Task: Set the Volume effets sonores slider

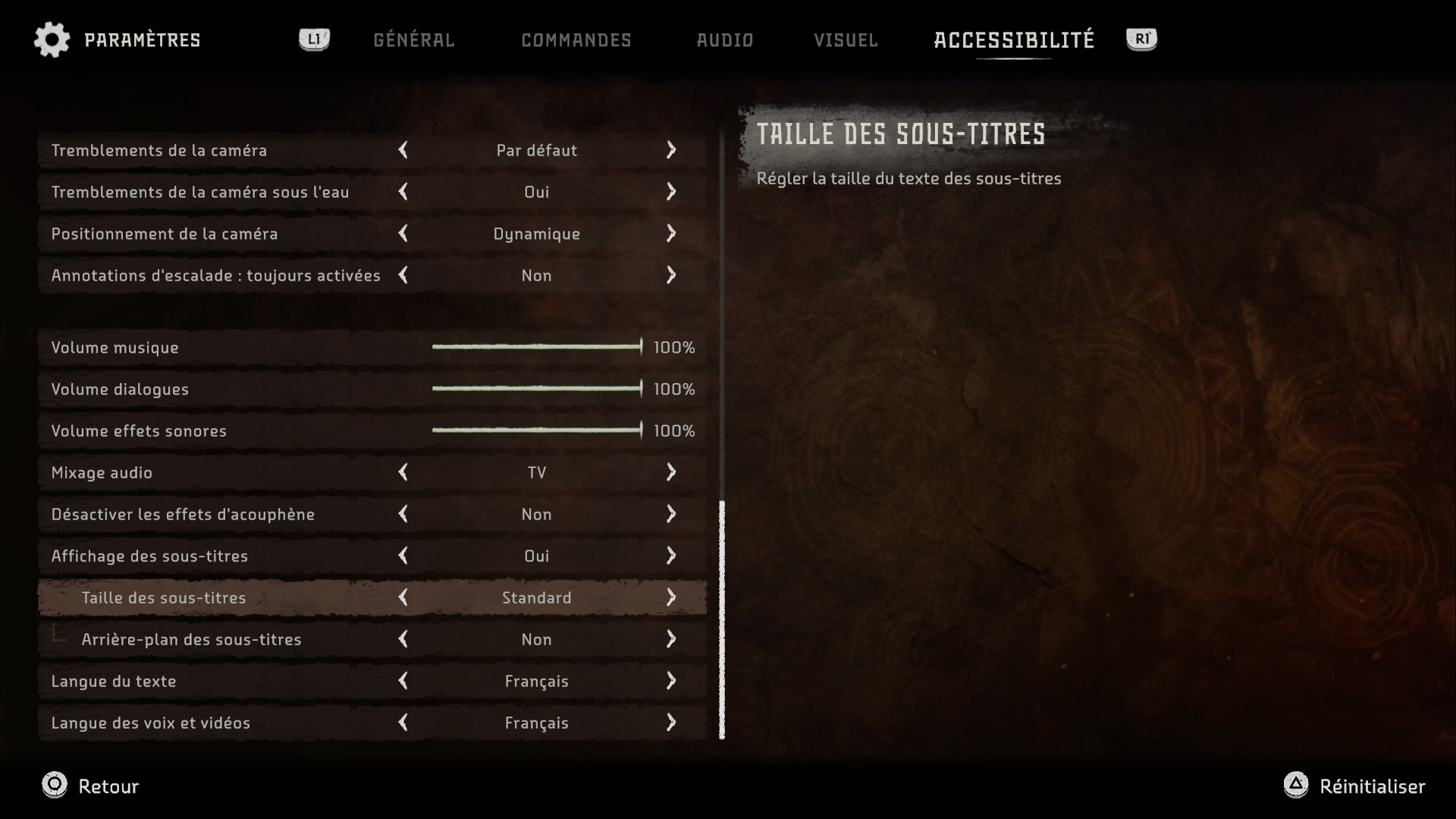Action: [x=537, y=431]
